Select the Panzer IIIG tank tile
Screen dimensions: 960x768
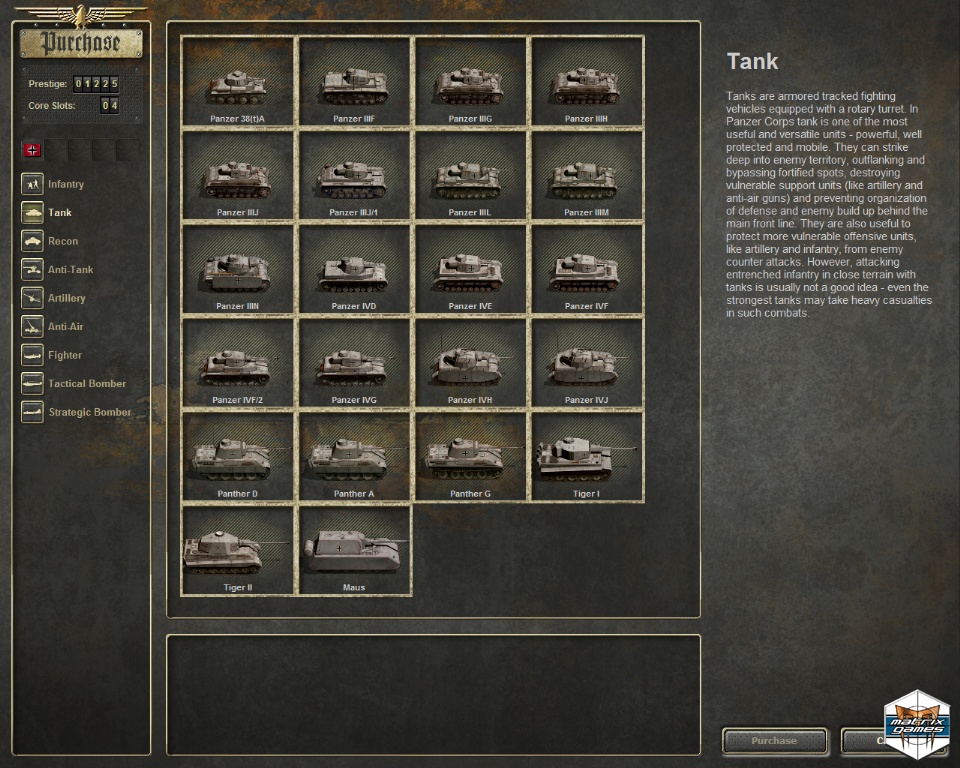coord(470,82)
